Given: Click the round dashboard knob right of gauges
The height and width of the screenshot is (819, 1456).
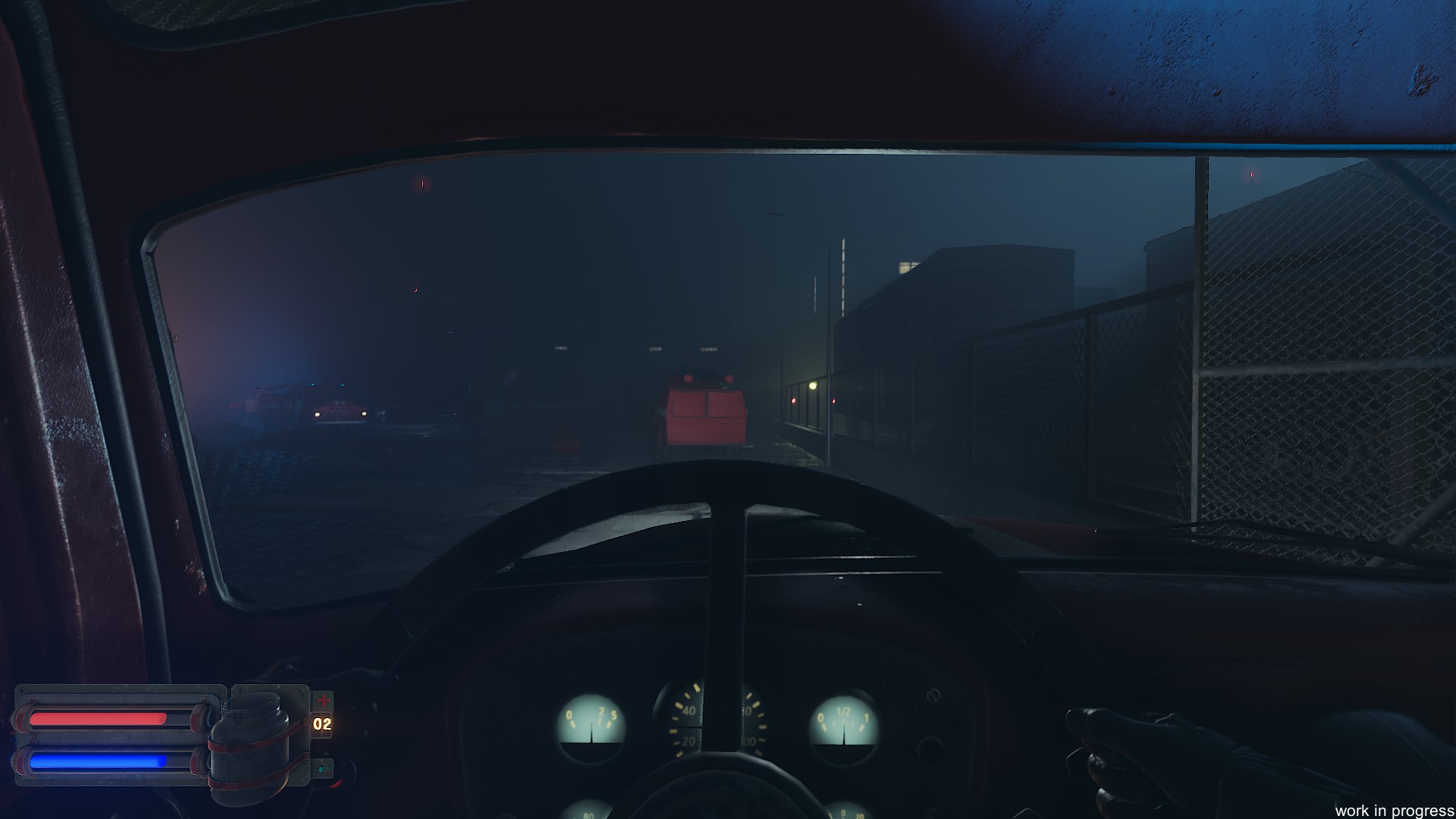Looking at the screenshot, I should [931, 746].
